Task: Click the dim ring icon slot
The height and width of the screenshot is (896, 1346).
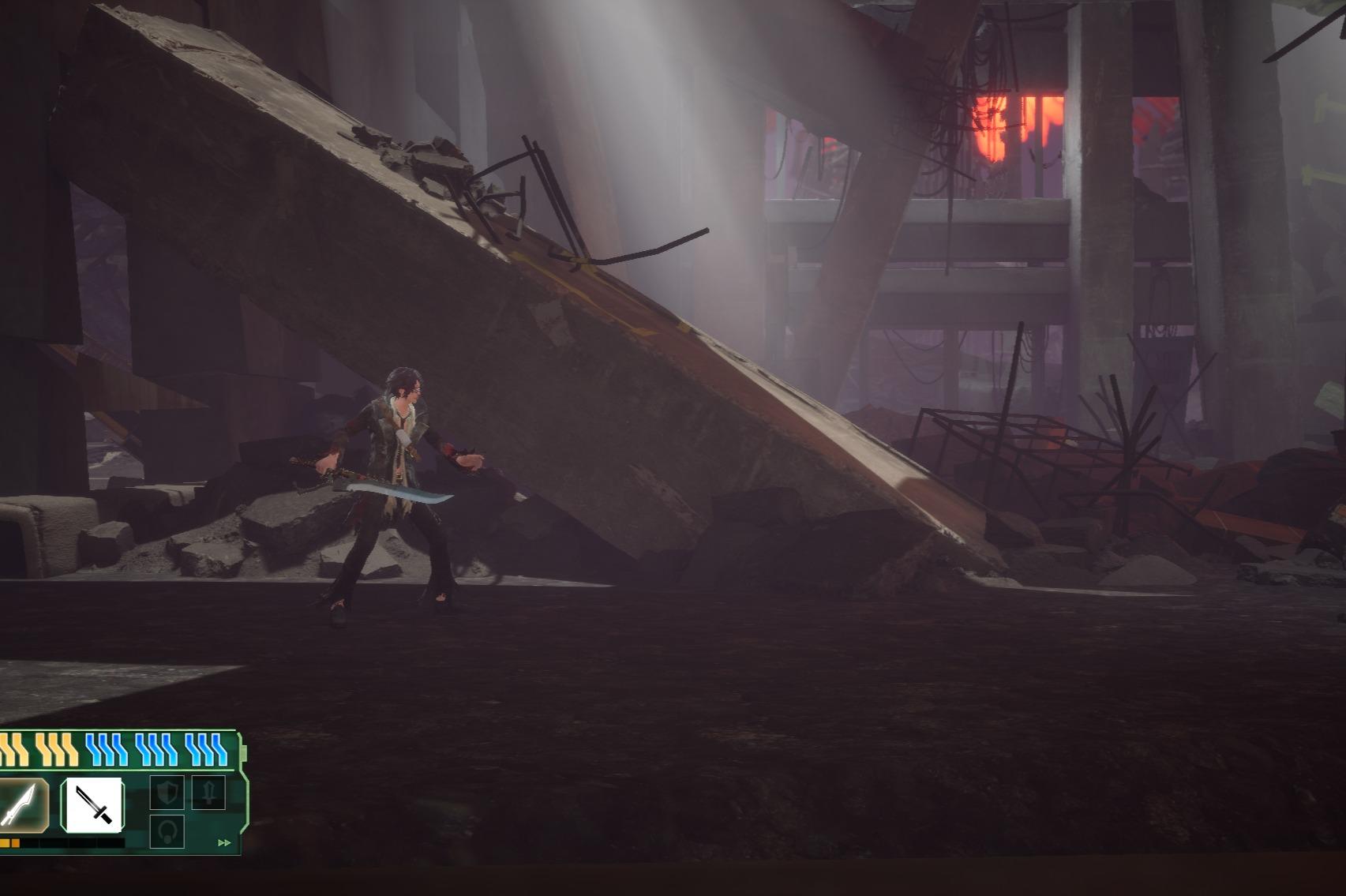Action: point(167,830)
